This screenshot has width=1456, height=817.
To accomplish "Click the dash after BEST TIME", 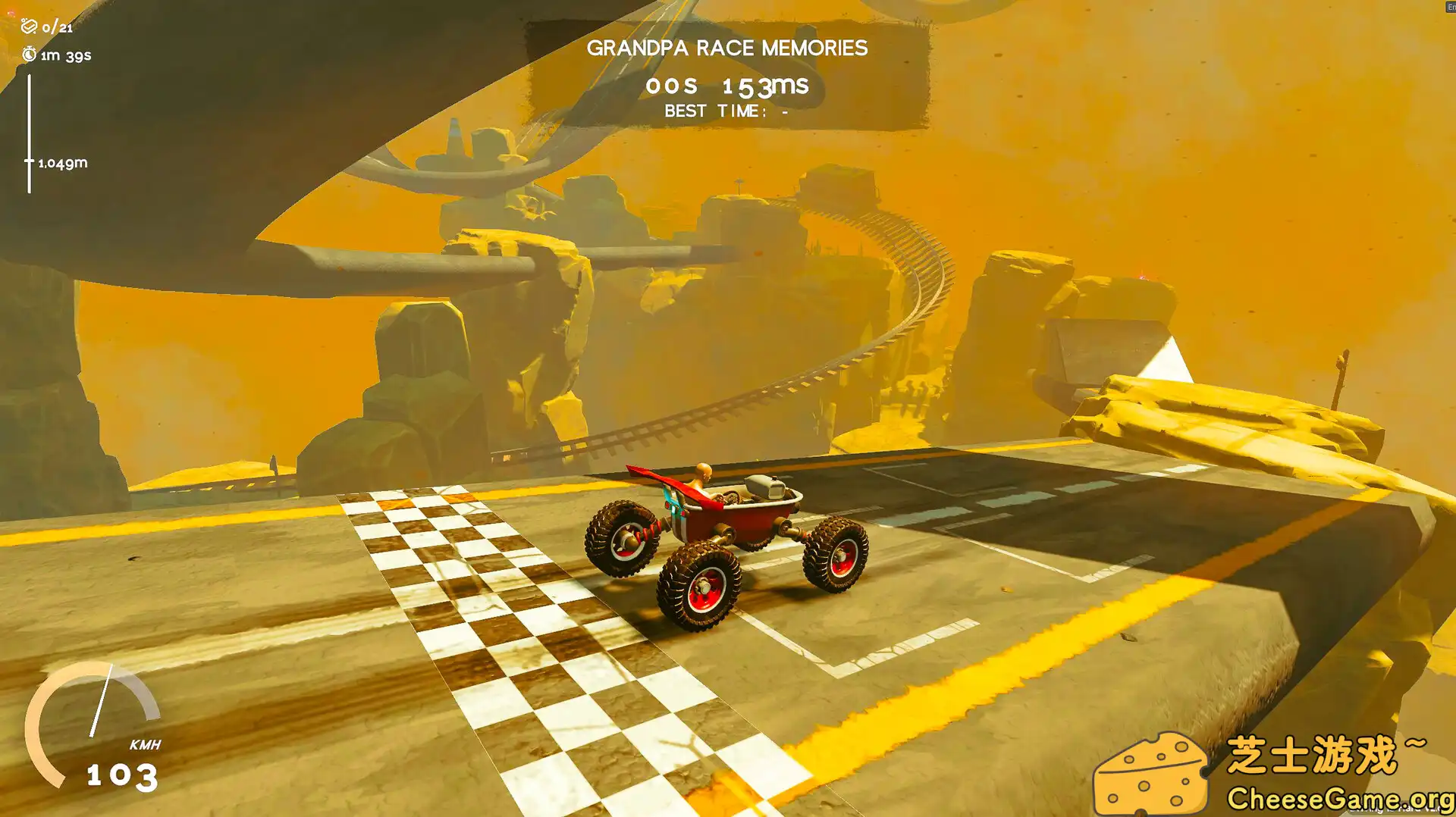I will tap(783, 111).
